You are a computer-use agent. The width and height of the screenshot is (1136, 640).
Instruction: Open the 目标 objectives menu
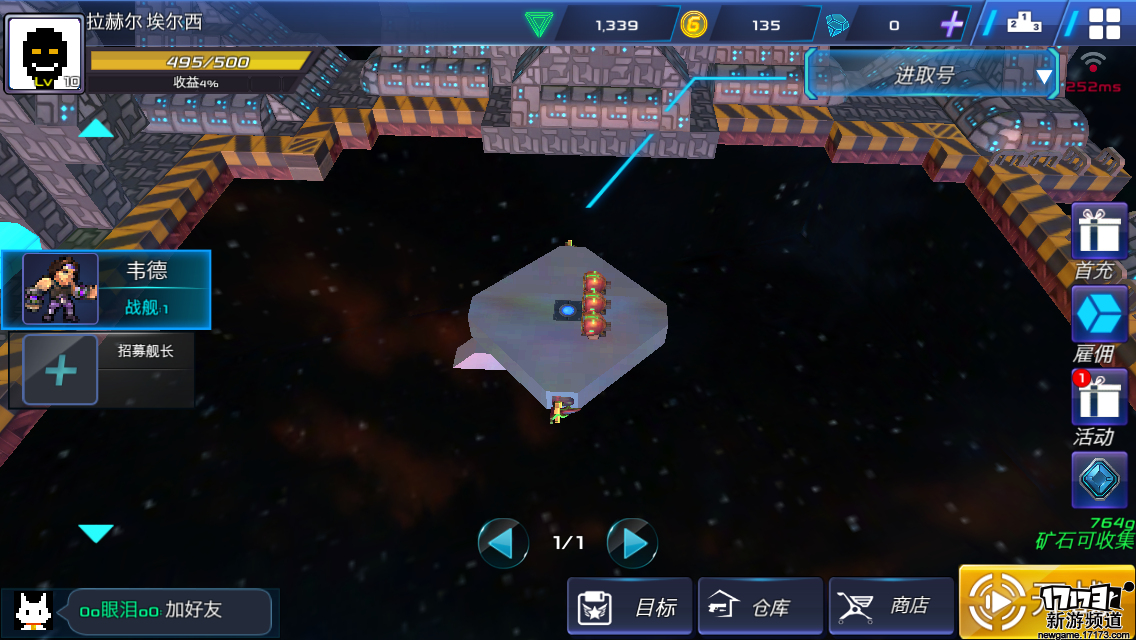pyautogui.click(x=629, y=606)
